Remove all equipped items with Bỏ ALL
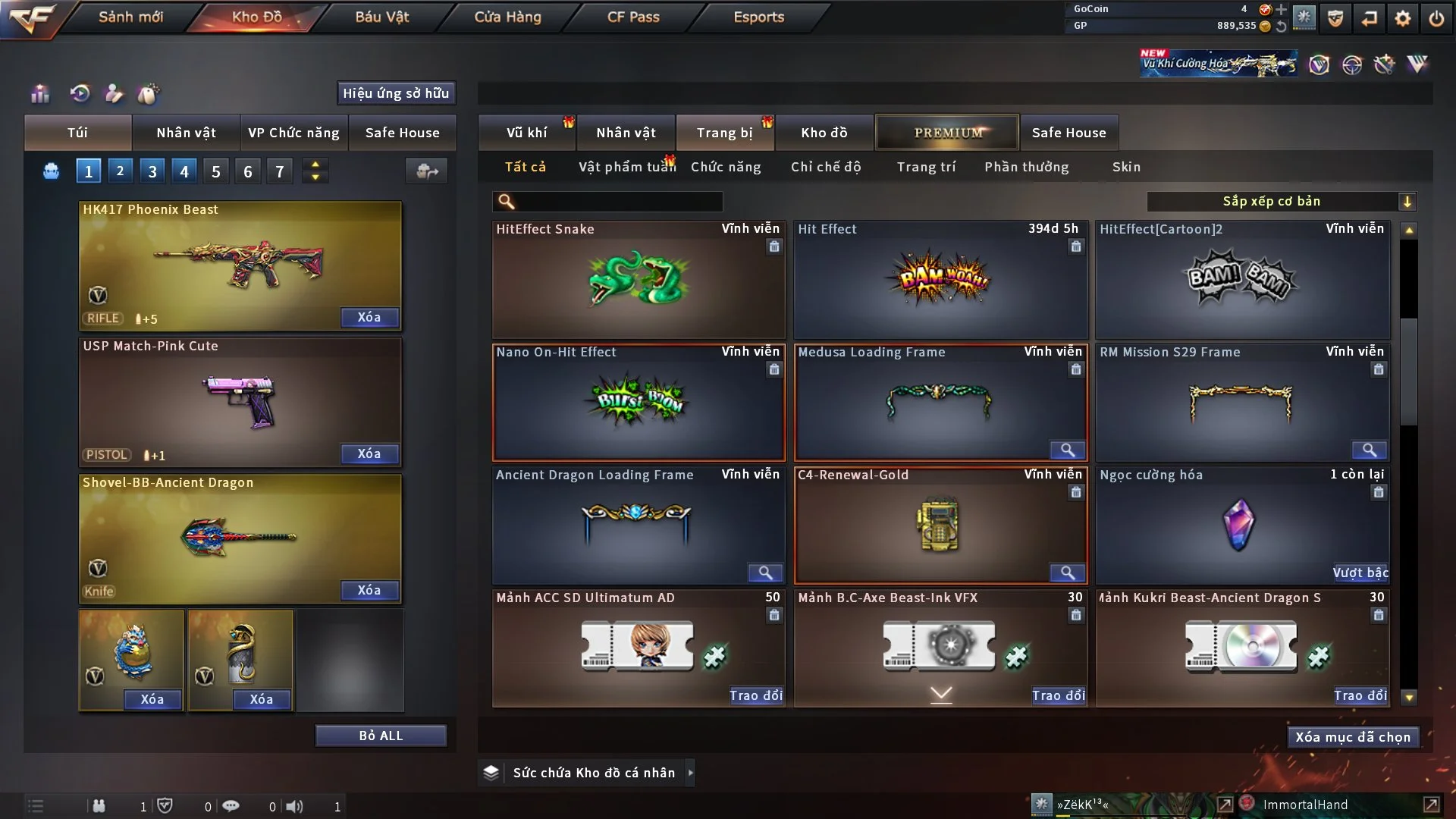This screenshot has height=819, width=1456. pyautogui.click(x=381, y=736)
